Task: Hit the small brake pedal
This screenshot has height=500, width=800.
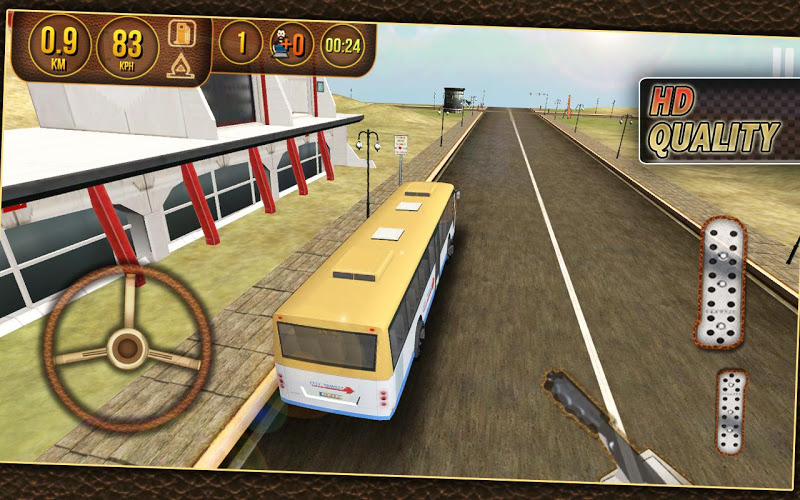Action: (732, 410)
